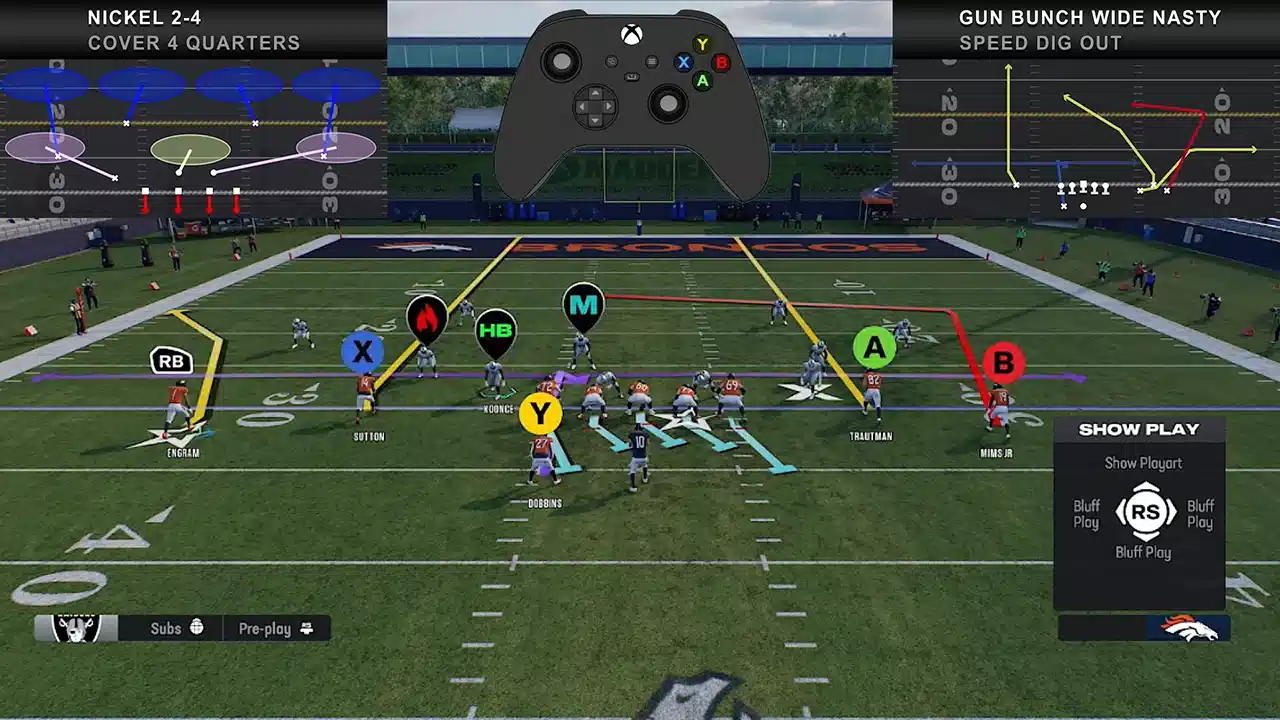Click the green A icon above Trautman
1280x720 pixels.
pyautogui.click(x=875, y=348)
